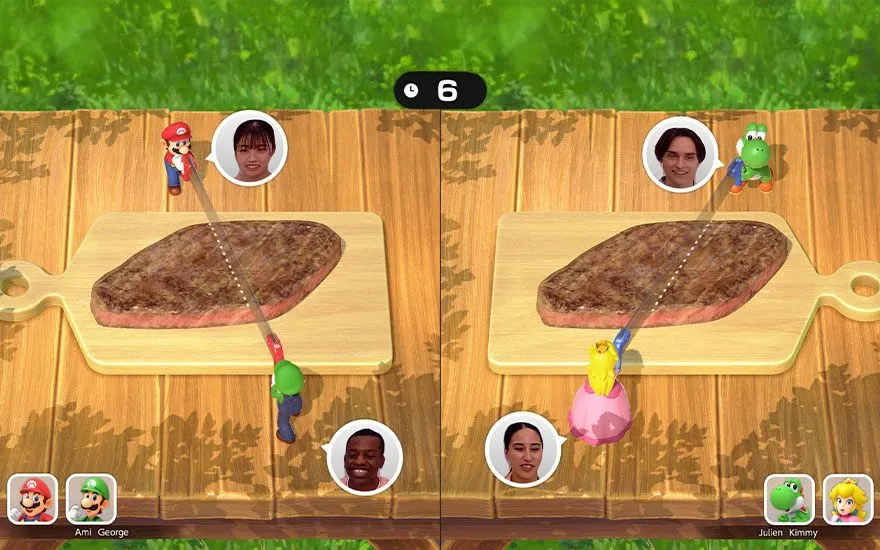
Task: Open the video bubble beside Peach
Action: pyautogui.click(x=522, y=449)
